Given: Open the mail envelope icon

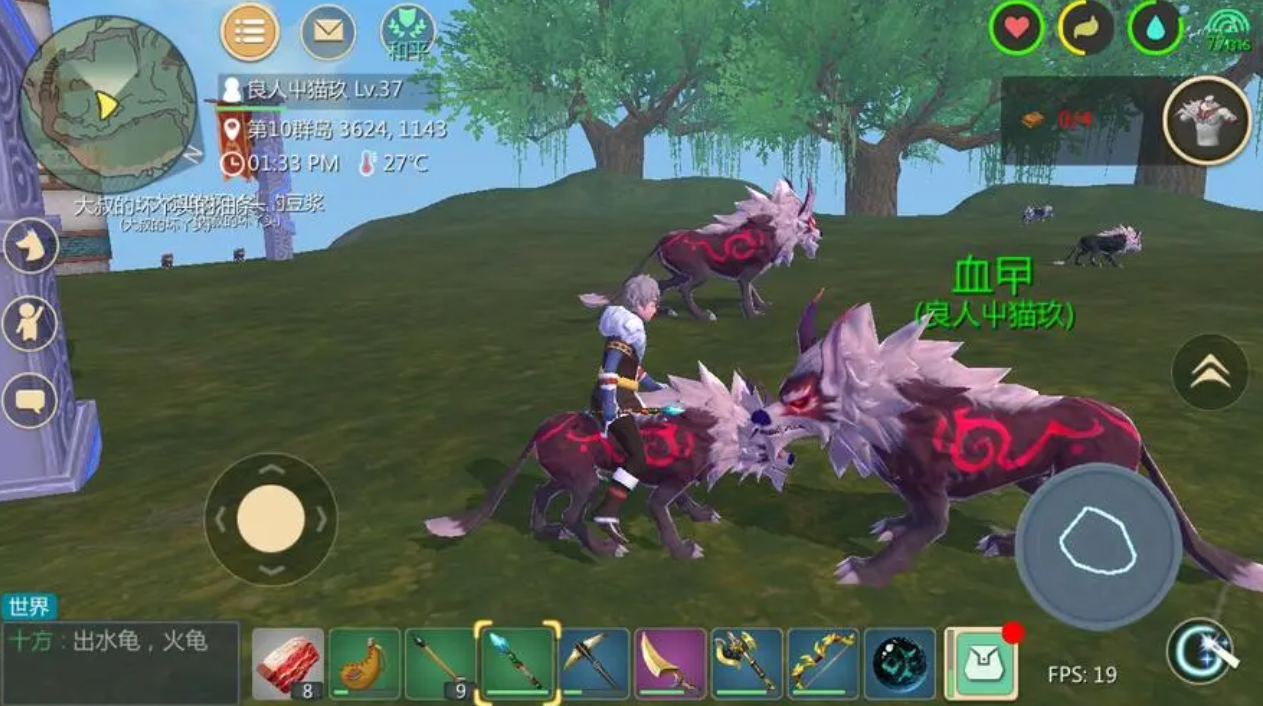Looking at the screenshot, I should pos(328,33).
